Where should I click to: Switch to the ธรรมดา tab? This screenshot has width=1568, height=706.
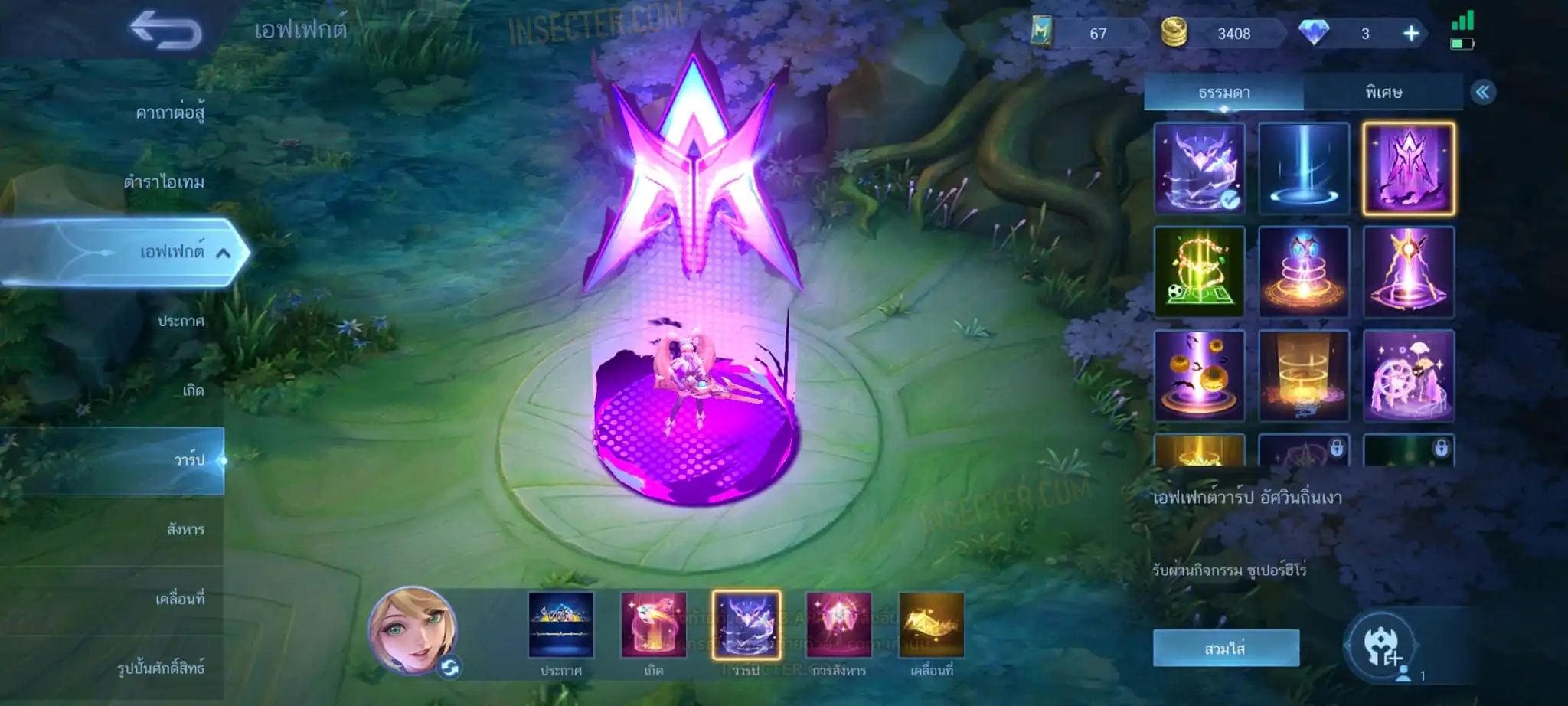click(x=1223, y=93)
